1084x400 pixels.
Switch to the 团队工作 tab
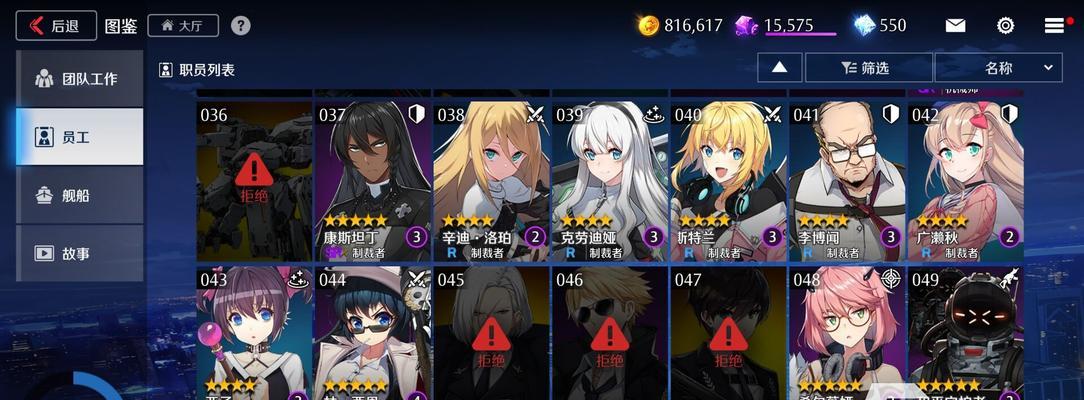(80, 79)
